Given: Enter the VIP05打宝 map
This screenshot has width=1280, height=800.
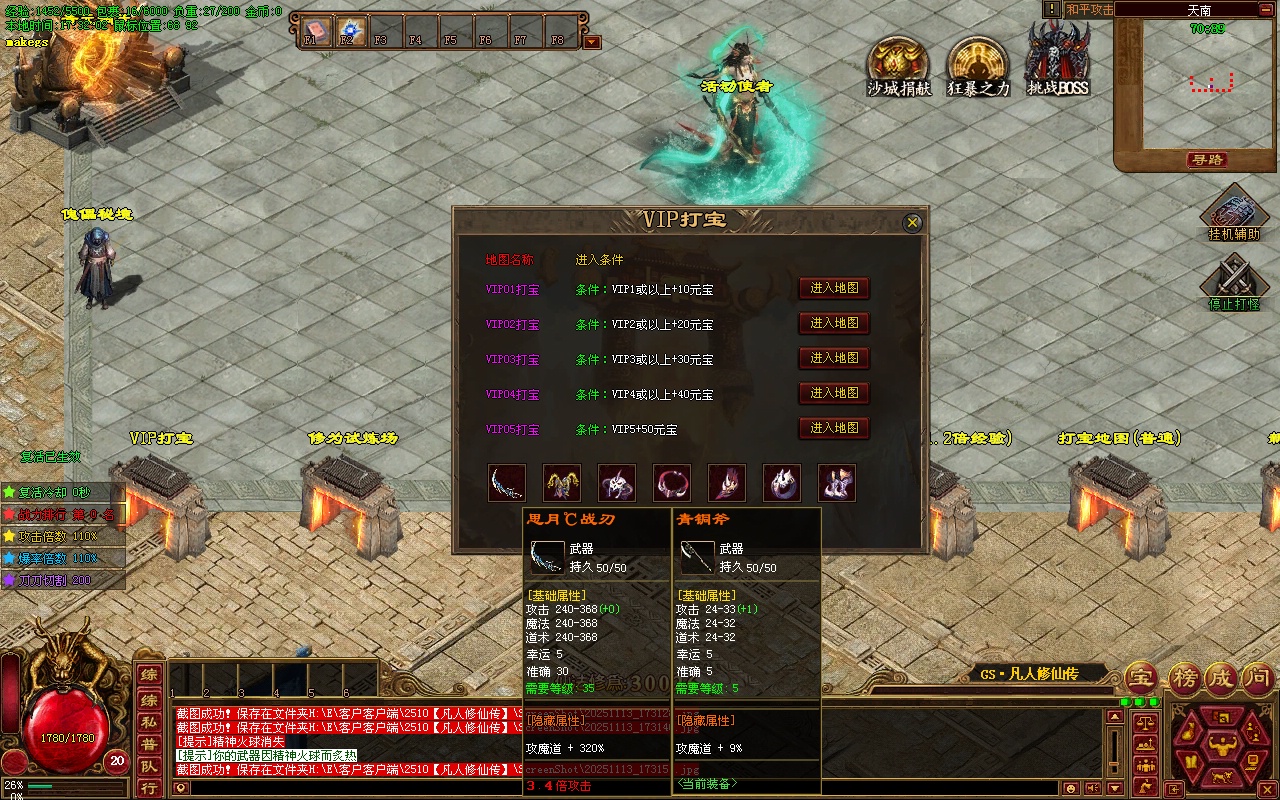Looking at the screenshot, I should pyautogui.click(x=834, y=428).
